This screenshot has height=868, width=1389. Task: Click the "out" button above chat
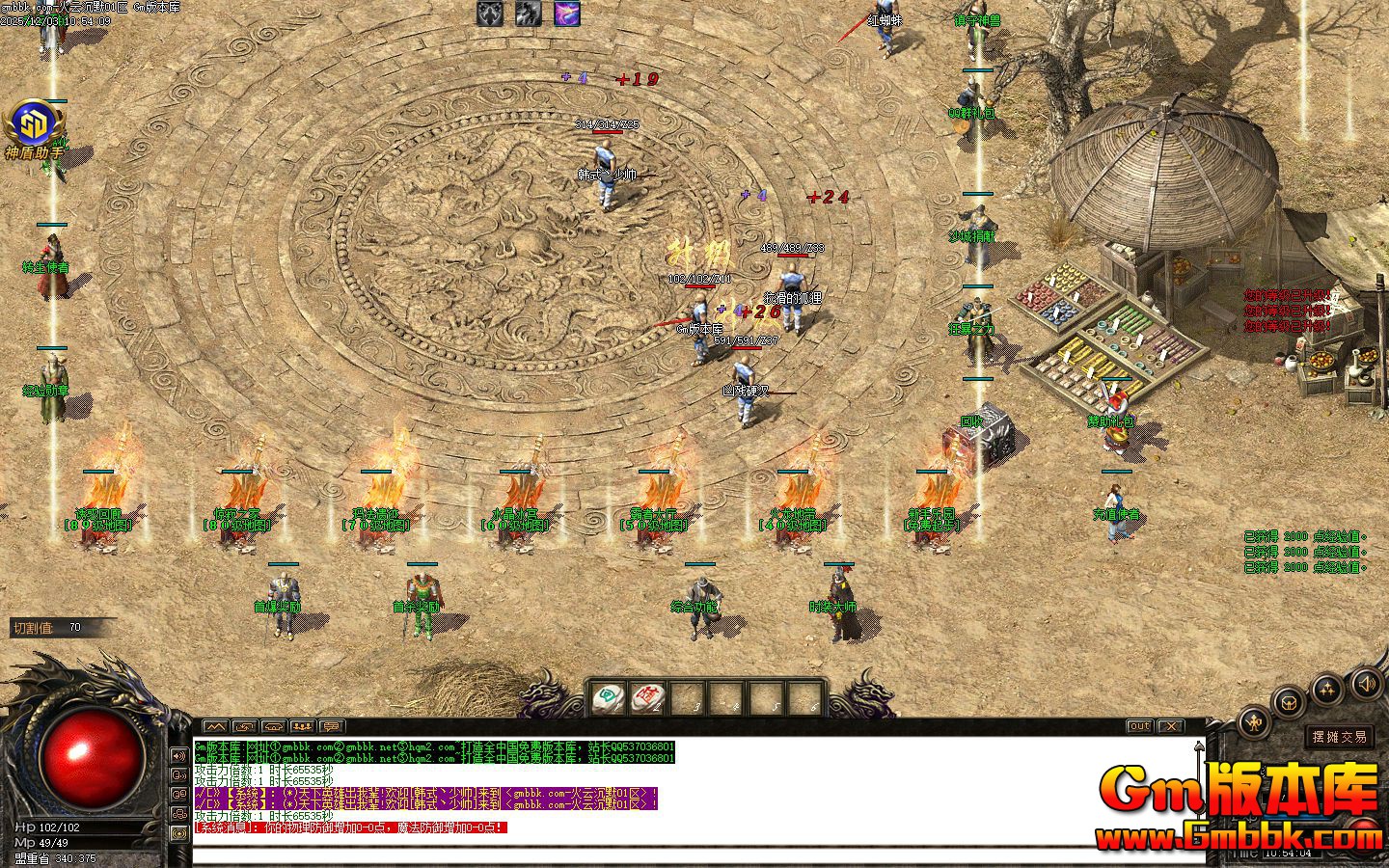1139,726
